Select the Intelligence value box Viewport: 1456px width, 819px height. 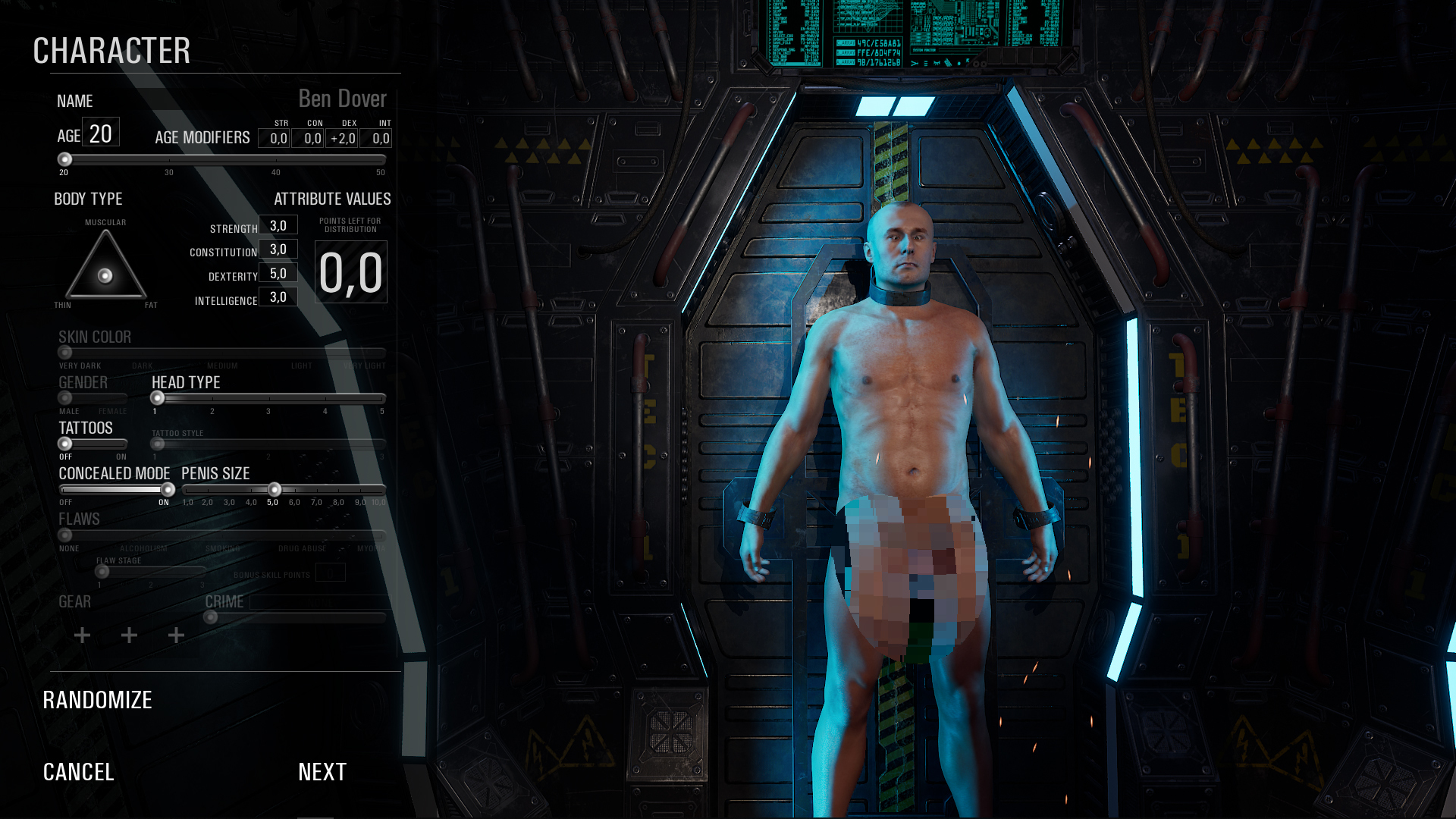[x=278, y=297]
